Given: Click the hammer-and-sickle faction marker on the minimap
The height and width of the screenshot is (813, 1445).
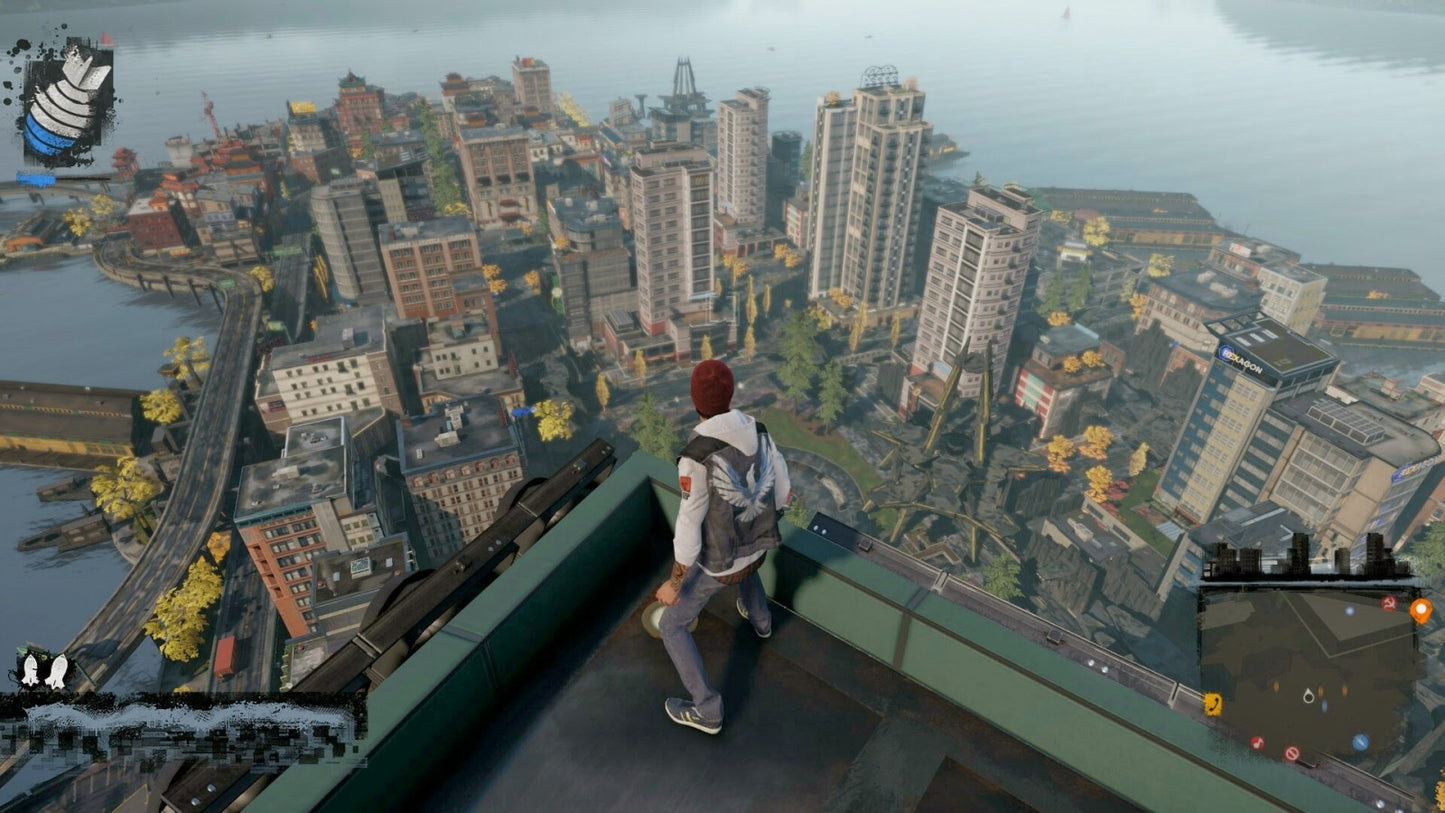Looking at the screenshot, I should pos(1389,604).
